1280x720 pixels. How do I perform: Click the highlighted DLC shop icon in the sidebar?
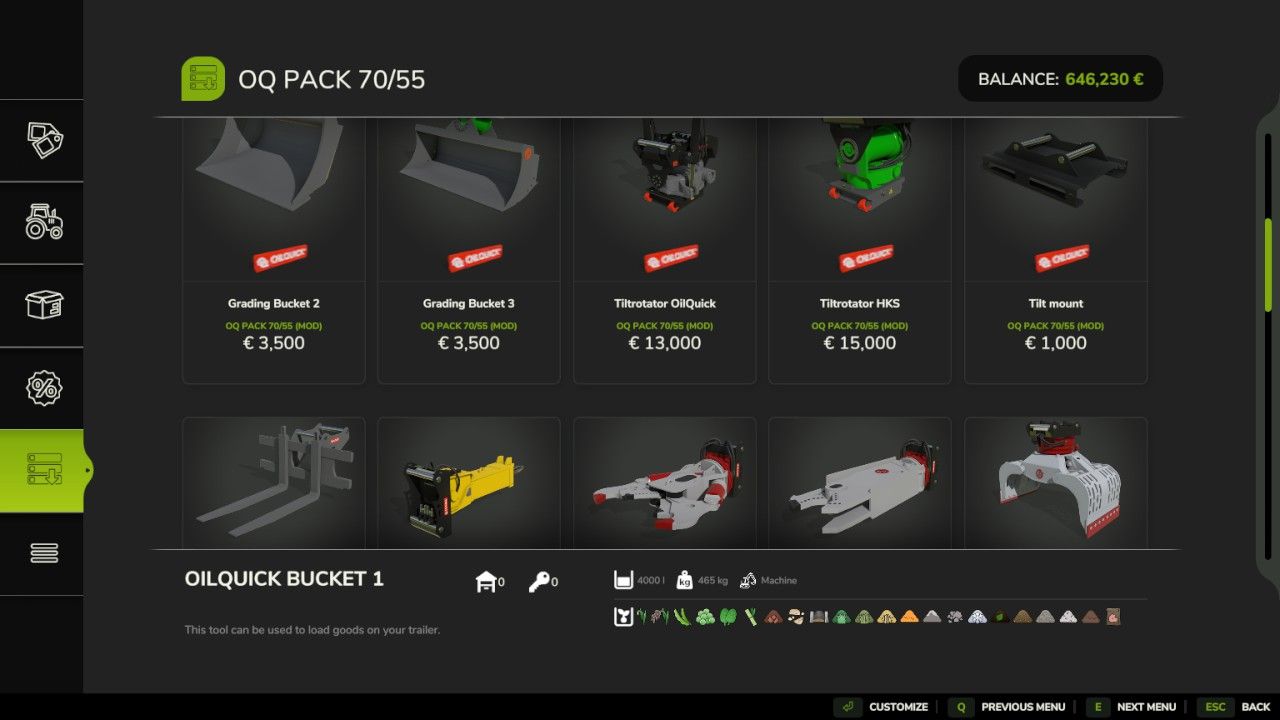tap(42, 469)
